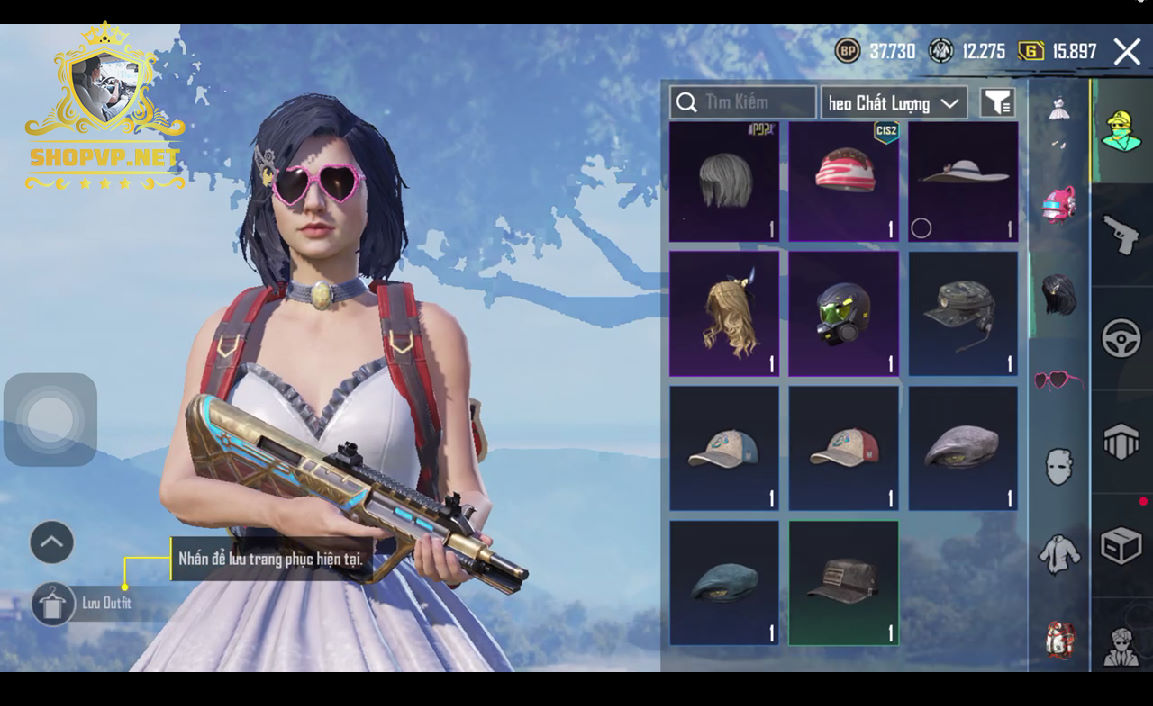
Task: Show the pink heart glasses category
Action: click(x=1059, y=380)
